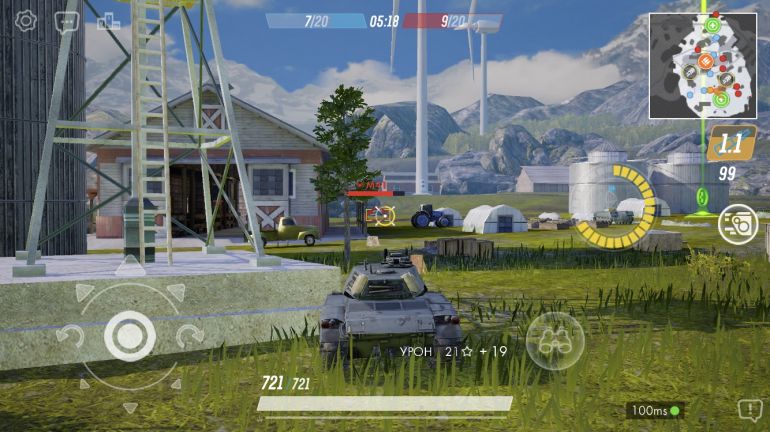Tap the battlefield minimap
This screenshot has width=770, height=432.
(702, 65)
